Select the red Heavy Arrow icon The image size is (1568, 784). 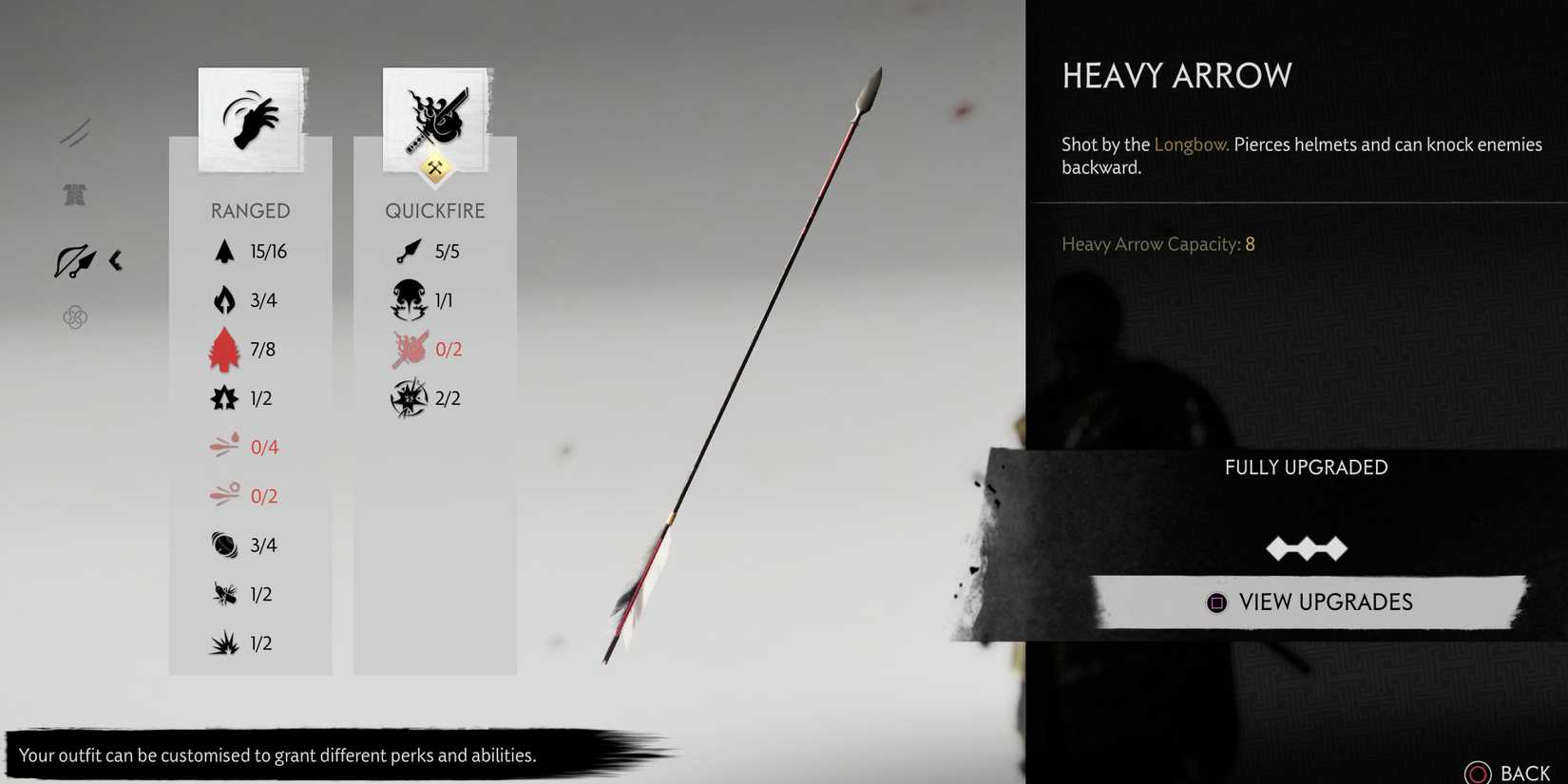click(224, 349)
